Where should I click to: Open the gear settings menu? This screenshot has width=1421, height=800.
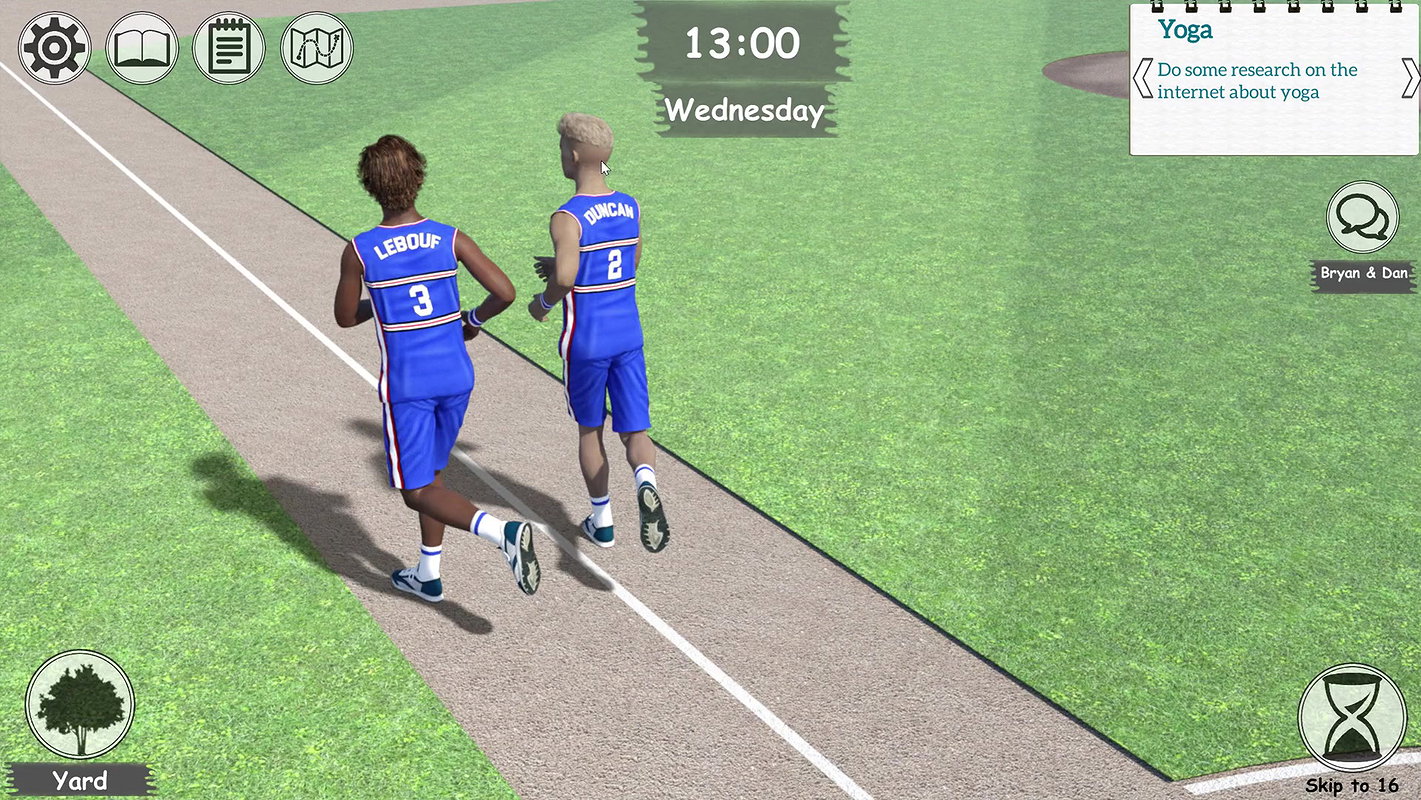point(55,48)
